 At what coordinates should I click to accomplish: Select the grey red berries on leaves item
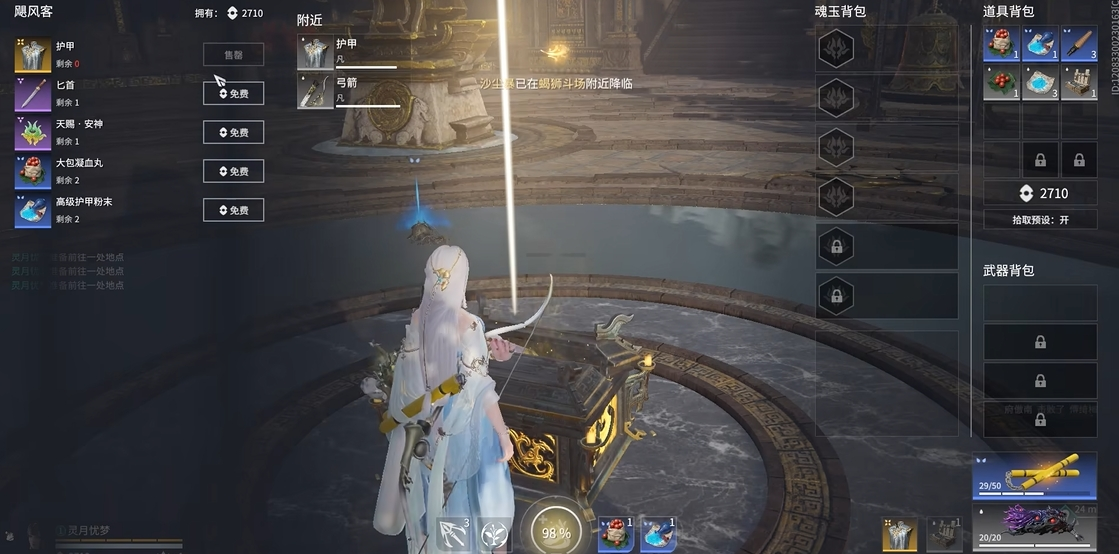[1002, 82]
